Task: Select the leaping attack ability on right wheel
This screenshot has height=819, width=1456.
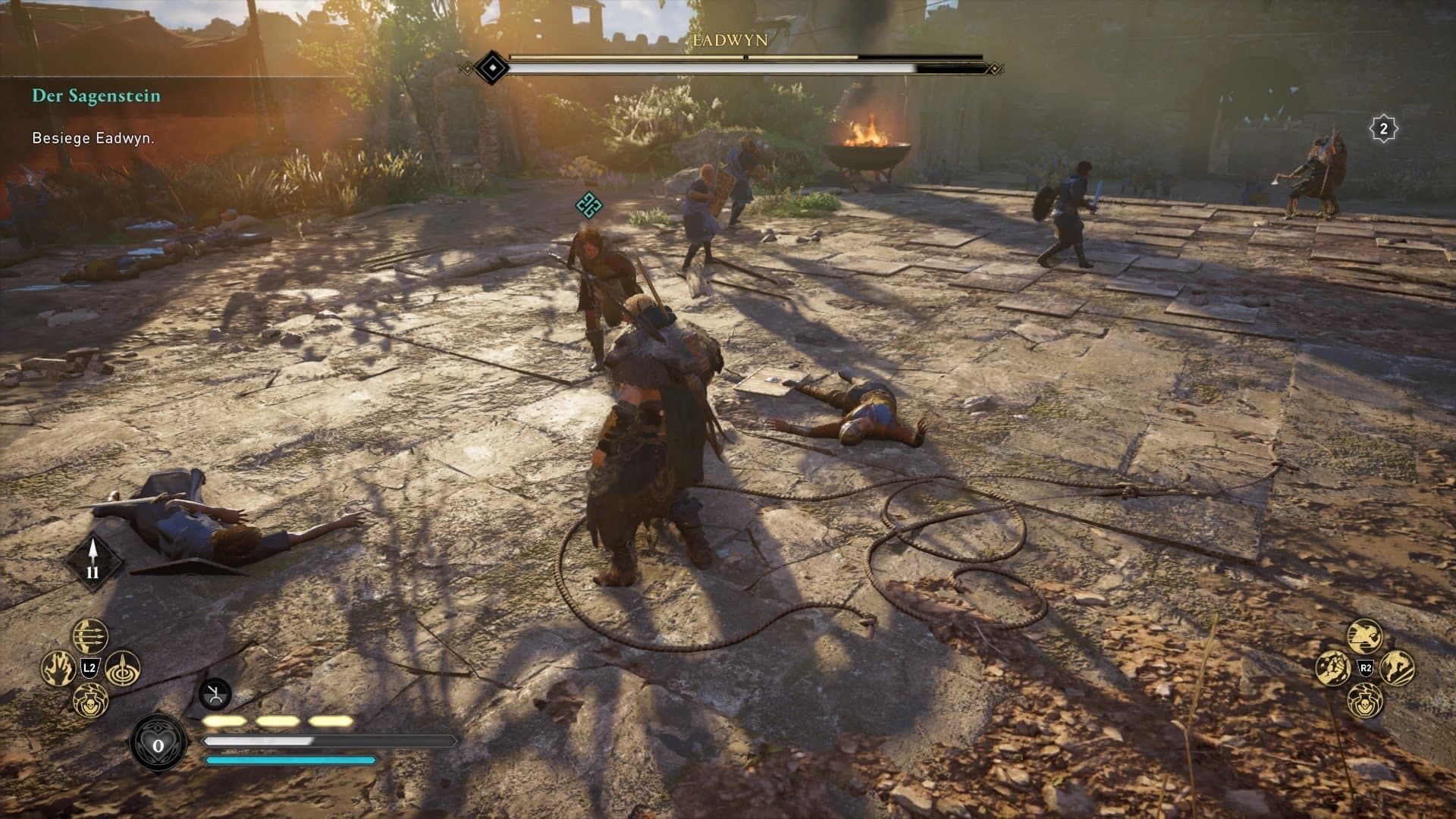Action: pyautogui.click(x=1396, y=669)
